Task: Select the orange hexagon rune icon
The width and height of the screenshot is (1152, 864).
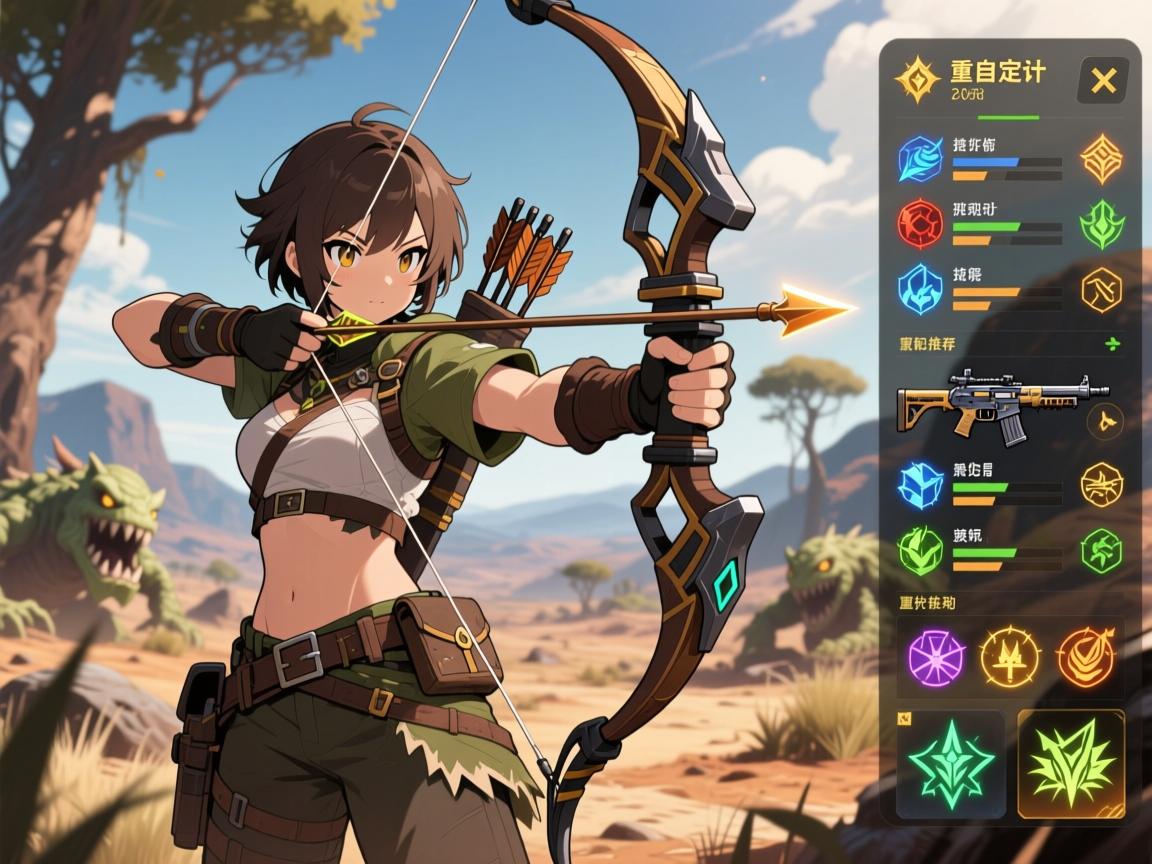Action: pos(1101,290)
